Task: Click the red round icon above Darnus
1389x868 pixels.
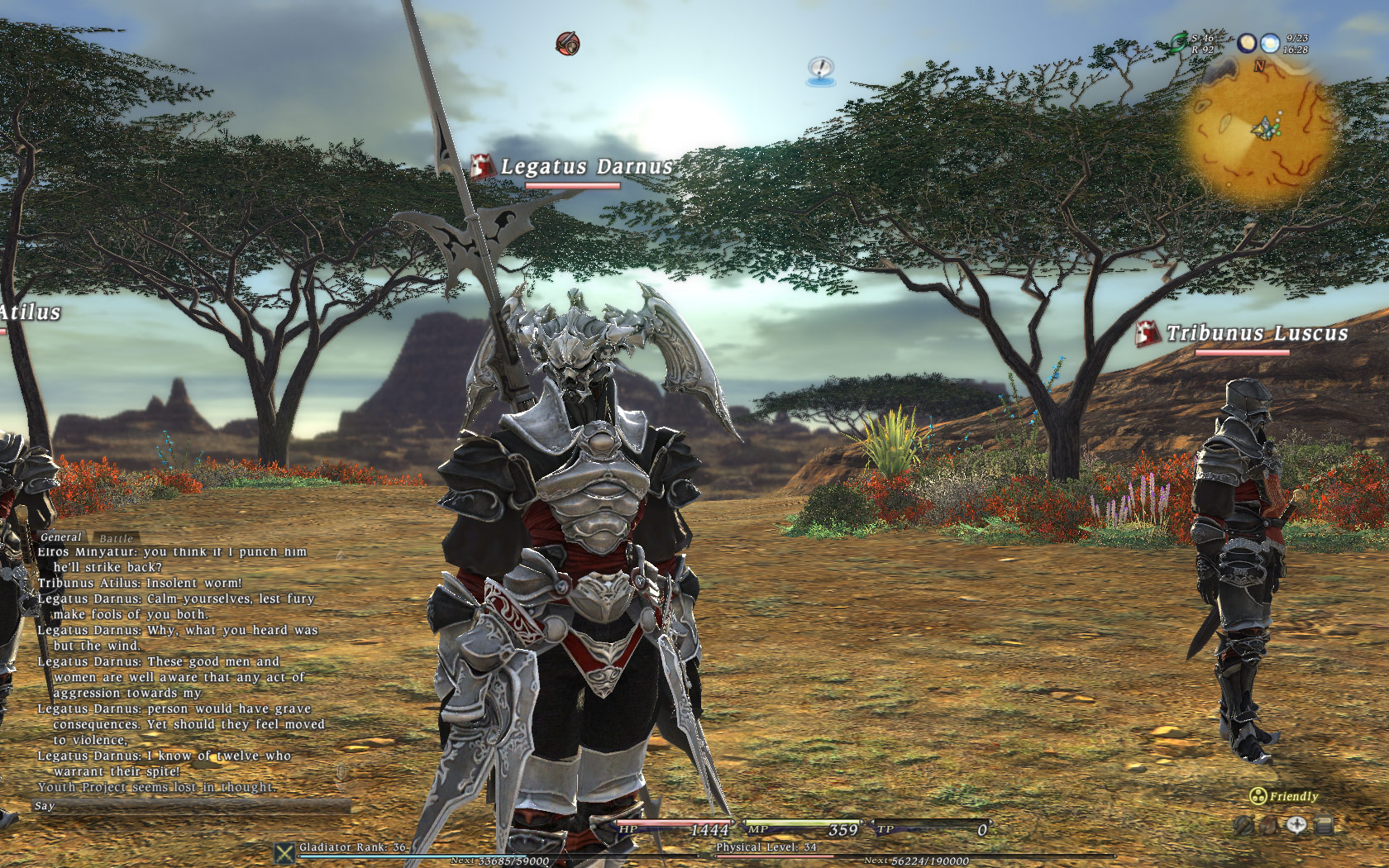Action: coord(567,43)
